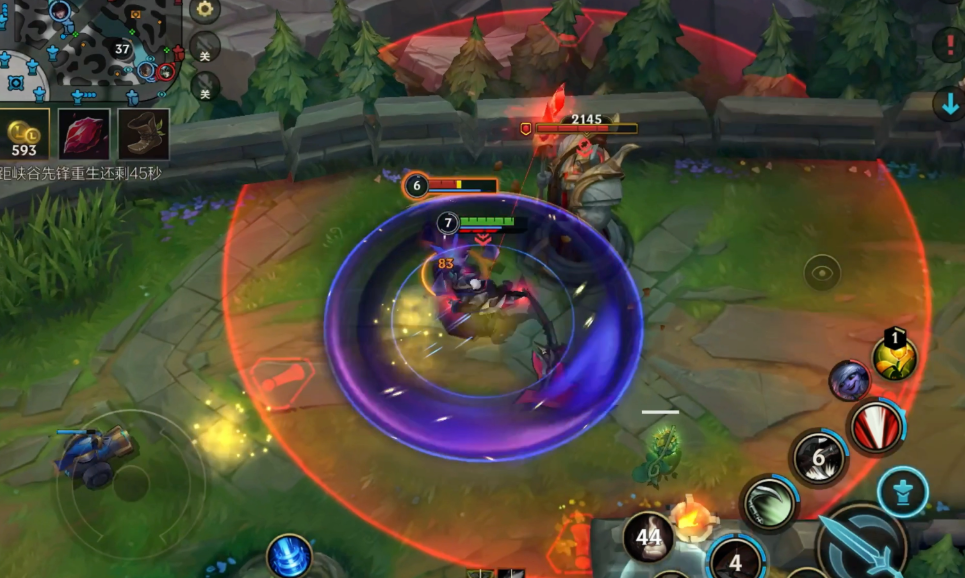Send the red exclamation alert ping
Viewport: 965px width, 578px height.
point(948,44)
